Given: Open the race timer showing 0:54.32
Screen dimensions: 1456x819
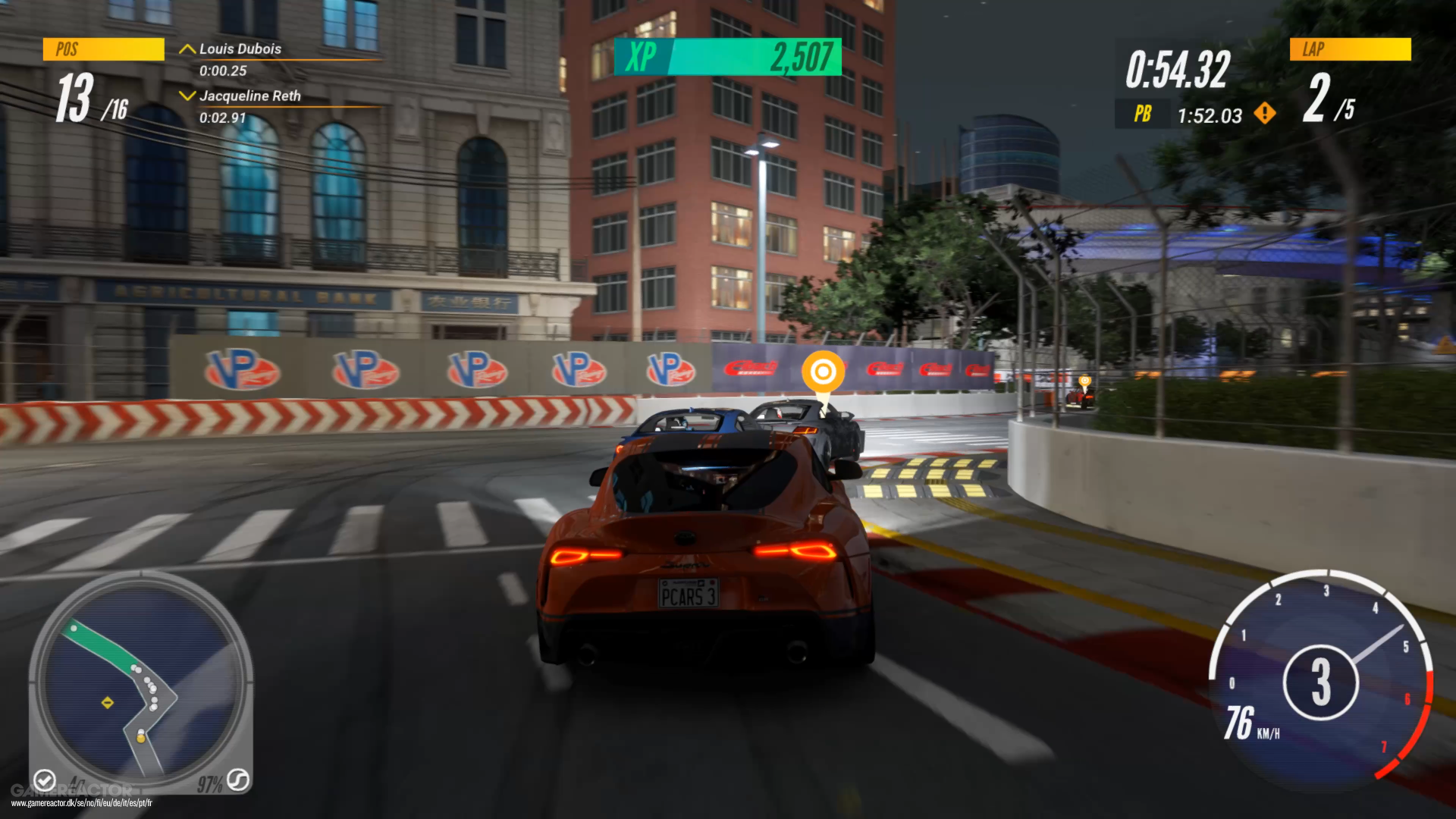Looking at the screenshot, I should point(1178,68).
